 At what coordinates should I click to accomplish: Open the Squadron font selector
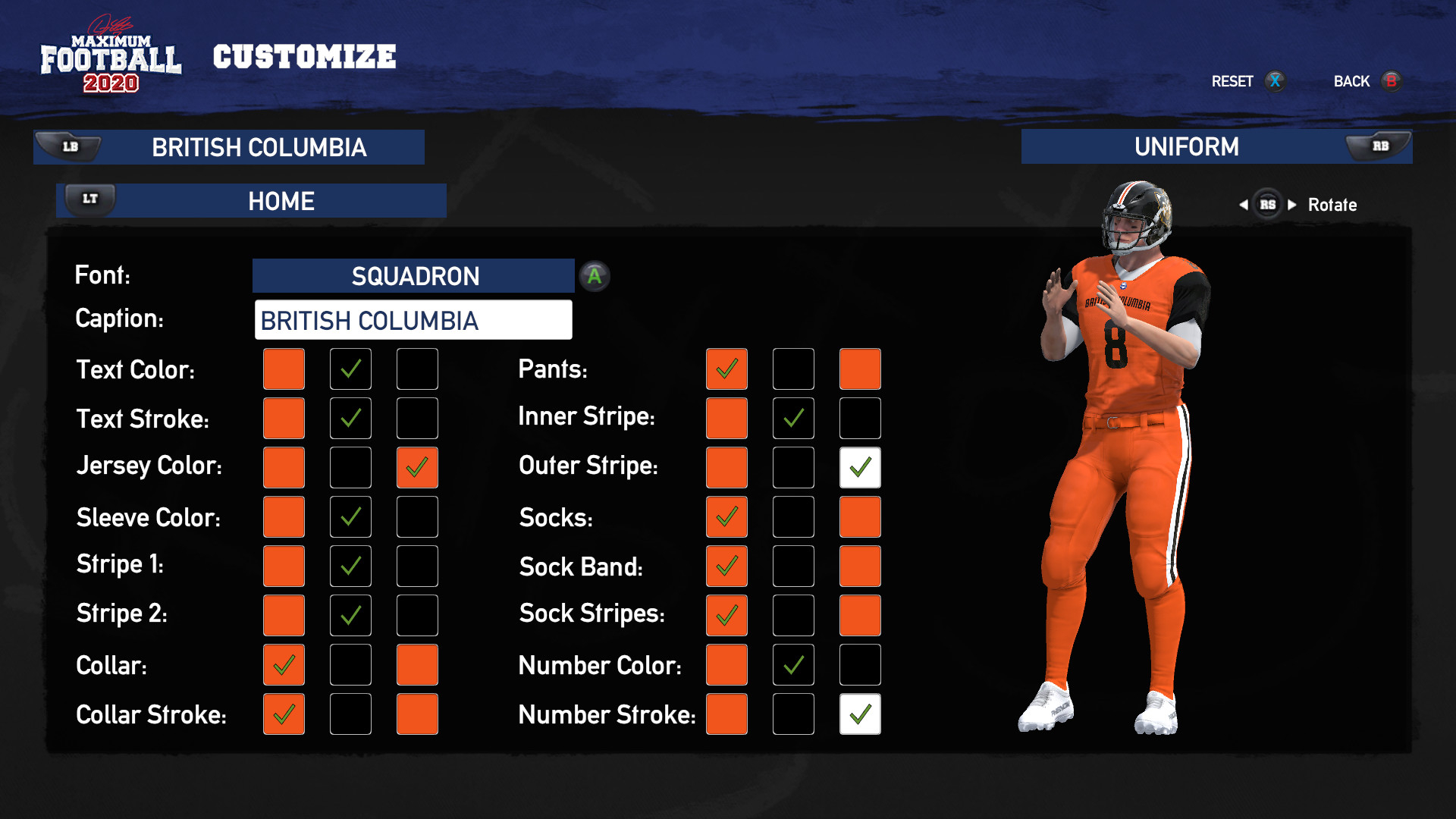(413, 276)
